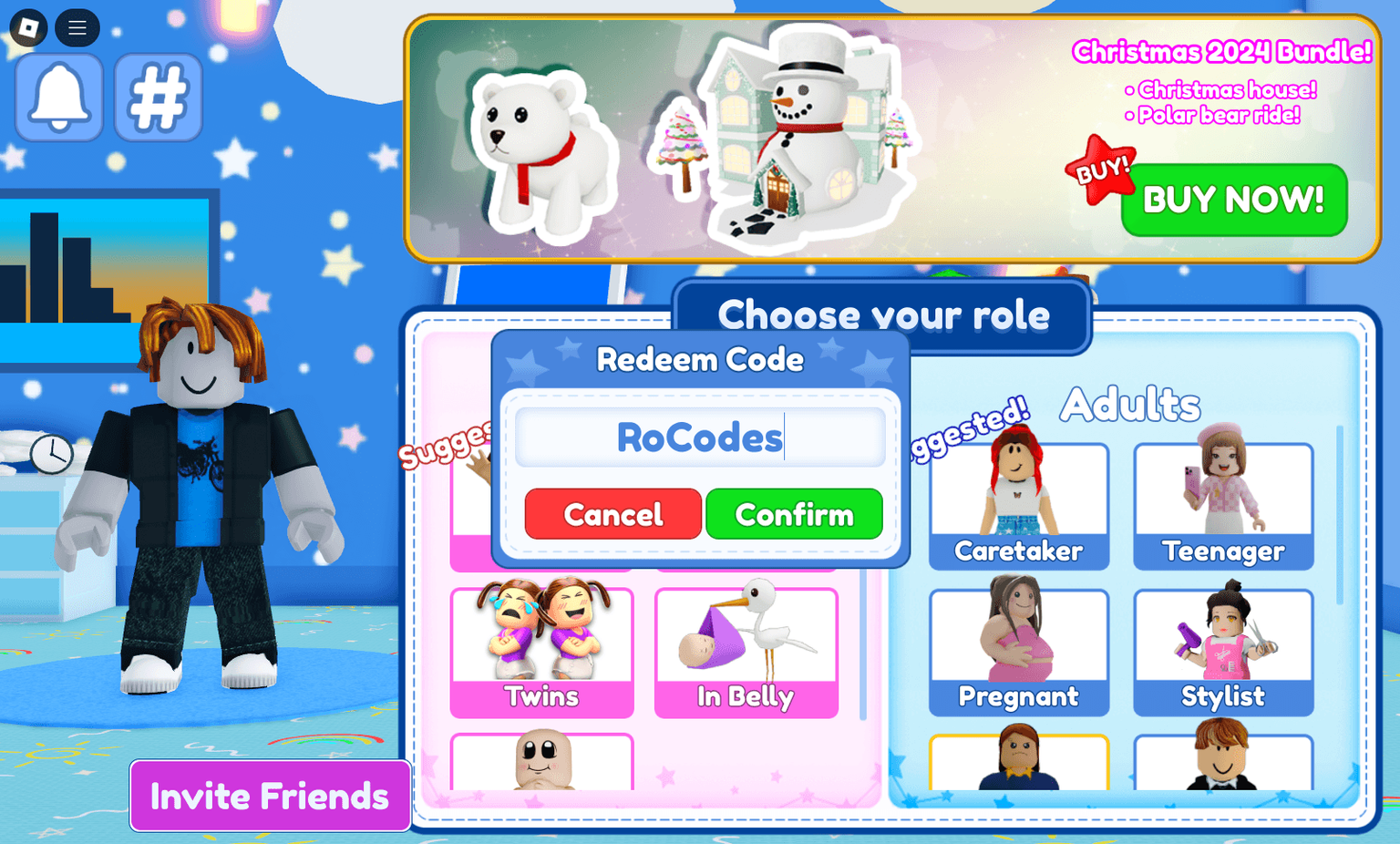Select the Twins role
Viewport: 1400px width, 844px height.
pyautogui.click(x=541, y=647)
